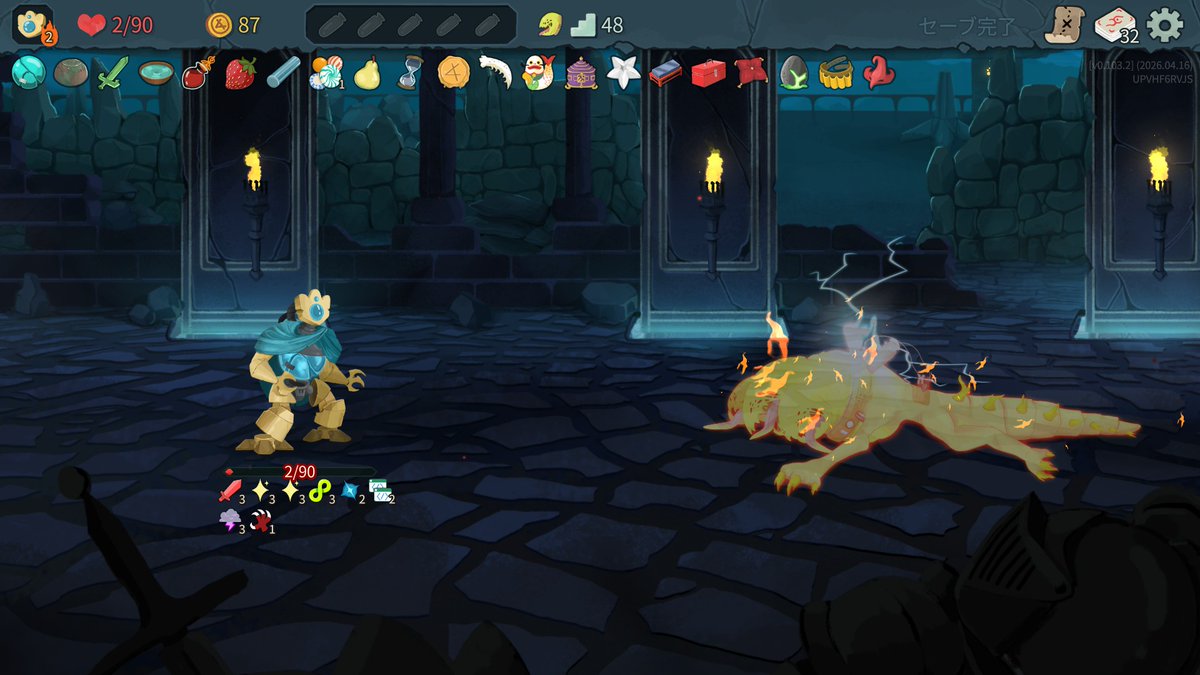Image resolution: width=1200 pixels, height=675 pixels.
Task: Select the red potion flask relic
Action: [x=197, y=74]
